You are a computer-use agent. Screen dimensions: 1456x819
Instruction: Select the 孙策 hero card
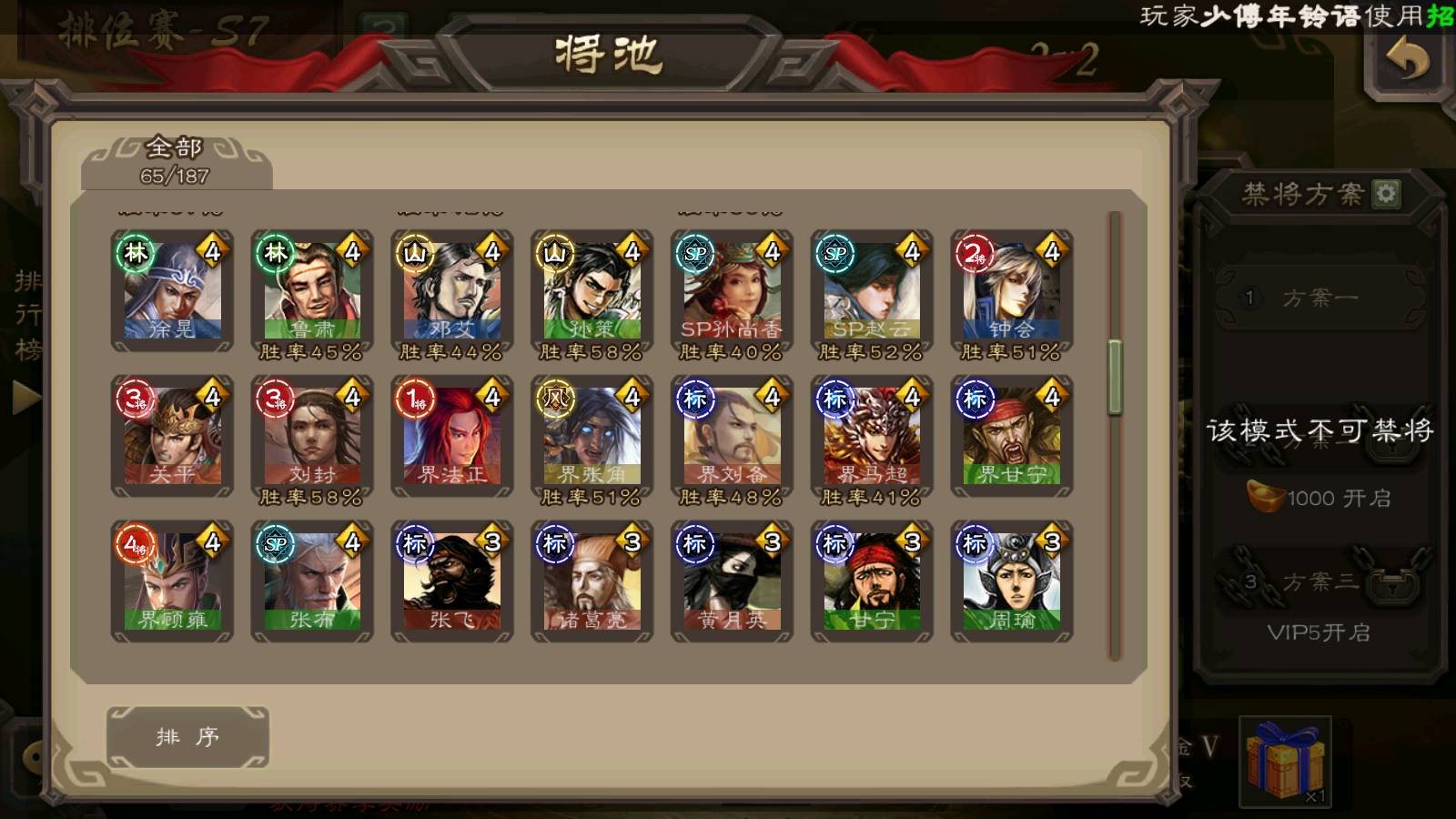592,291
